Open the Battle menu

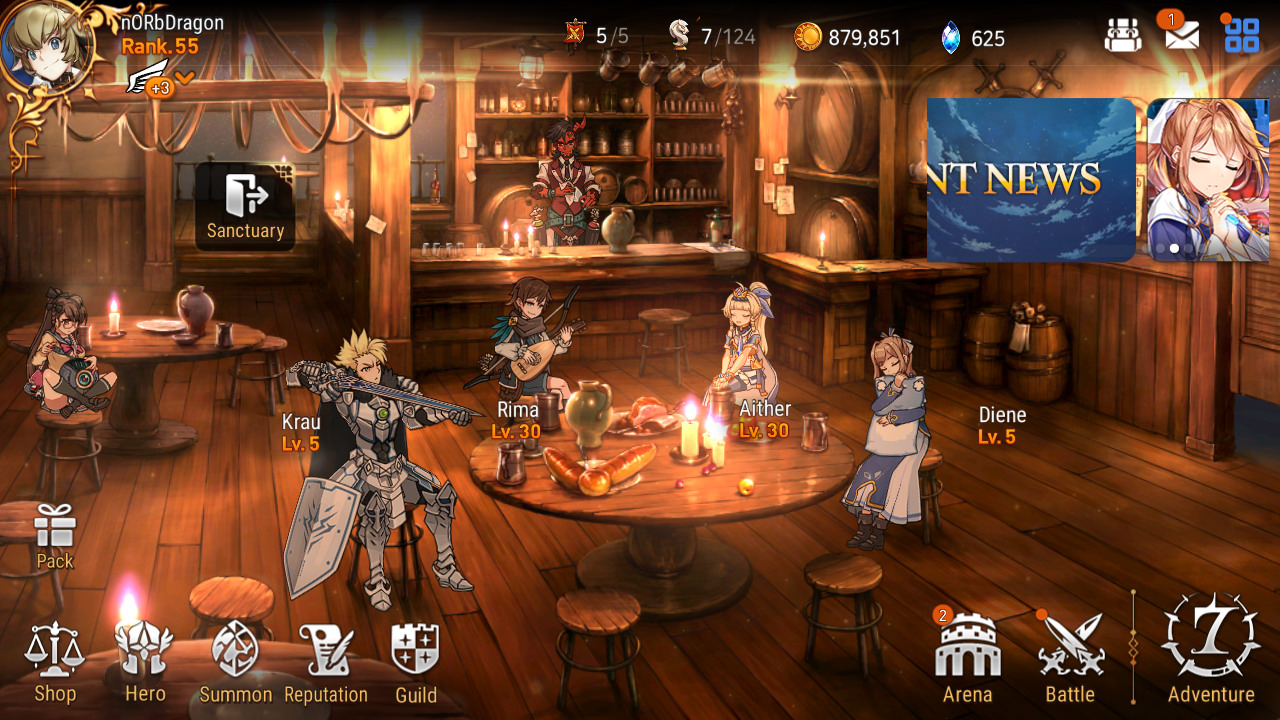pos(1070,660)
